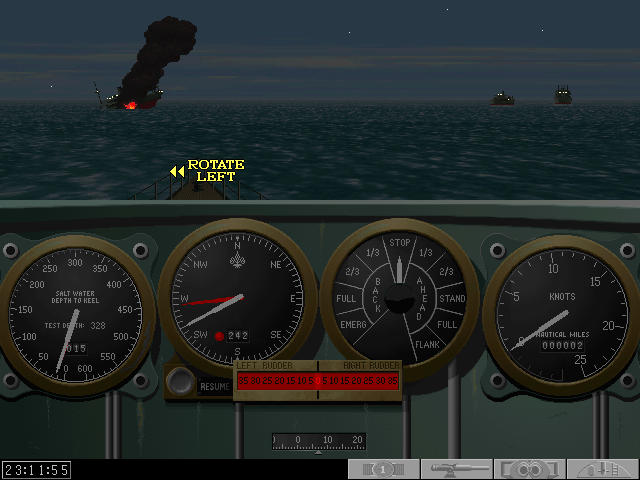Screen dimensions: 640x480
Task: Set Ahead 2/3 on engine telegraph
Action: tap(446, 271)
